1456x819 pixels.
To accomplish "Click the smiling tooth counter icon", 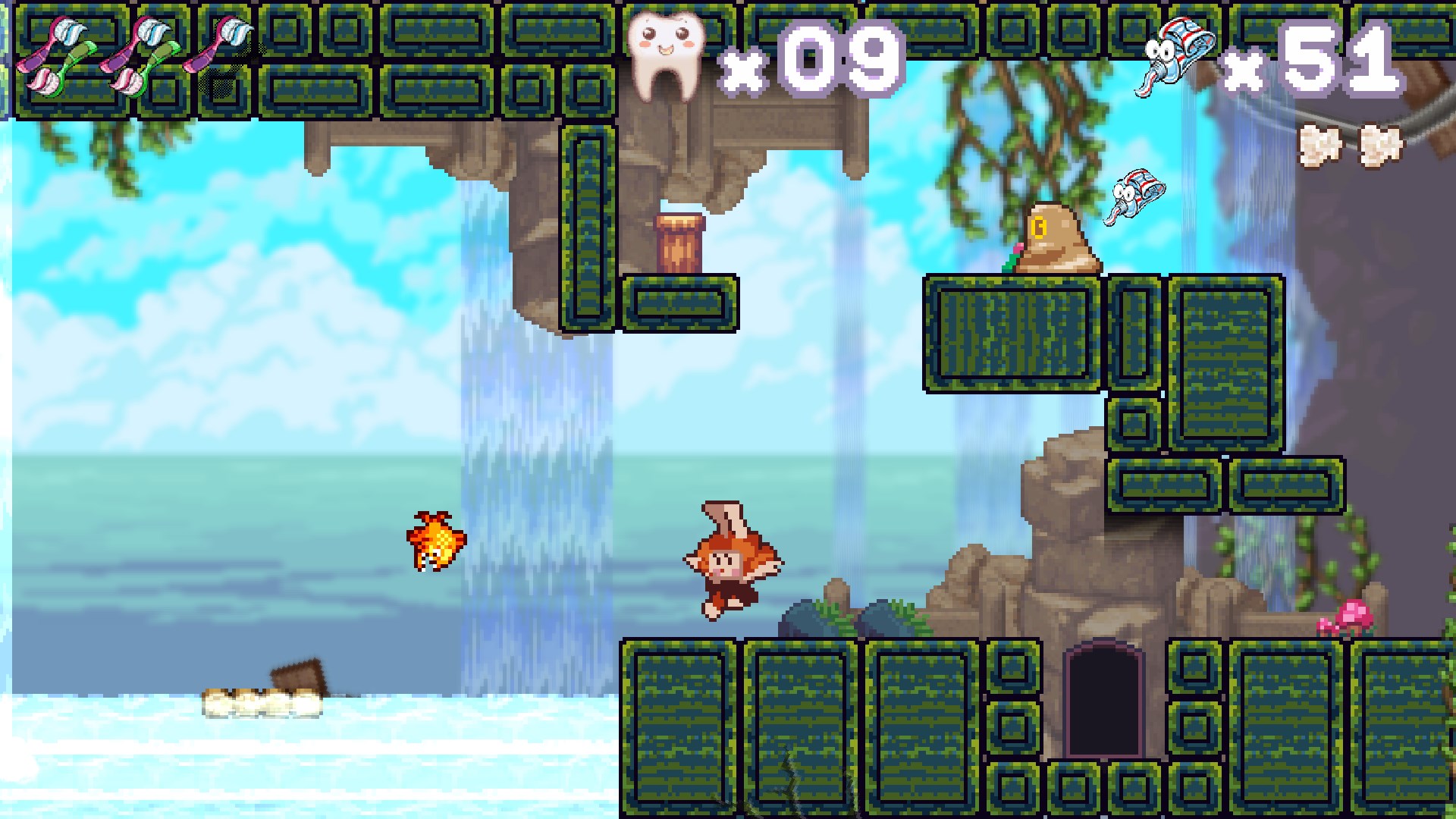I will coord(667,57).
